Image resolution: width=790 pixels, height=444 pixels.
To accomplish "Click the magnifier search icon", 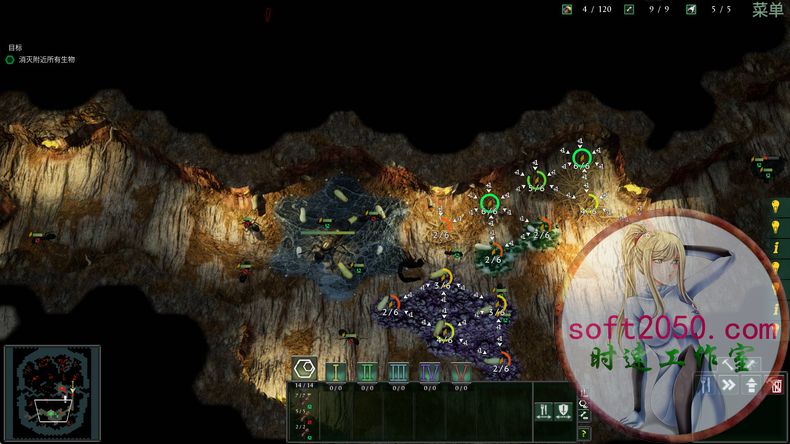I will click(584, 405).
